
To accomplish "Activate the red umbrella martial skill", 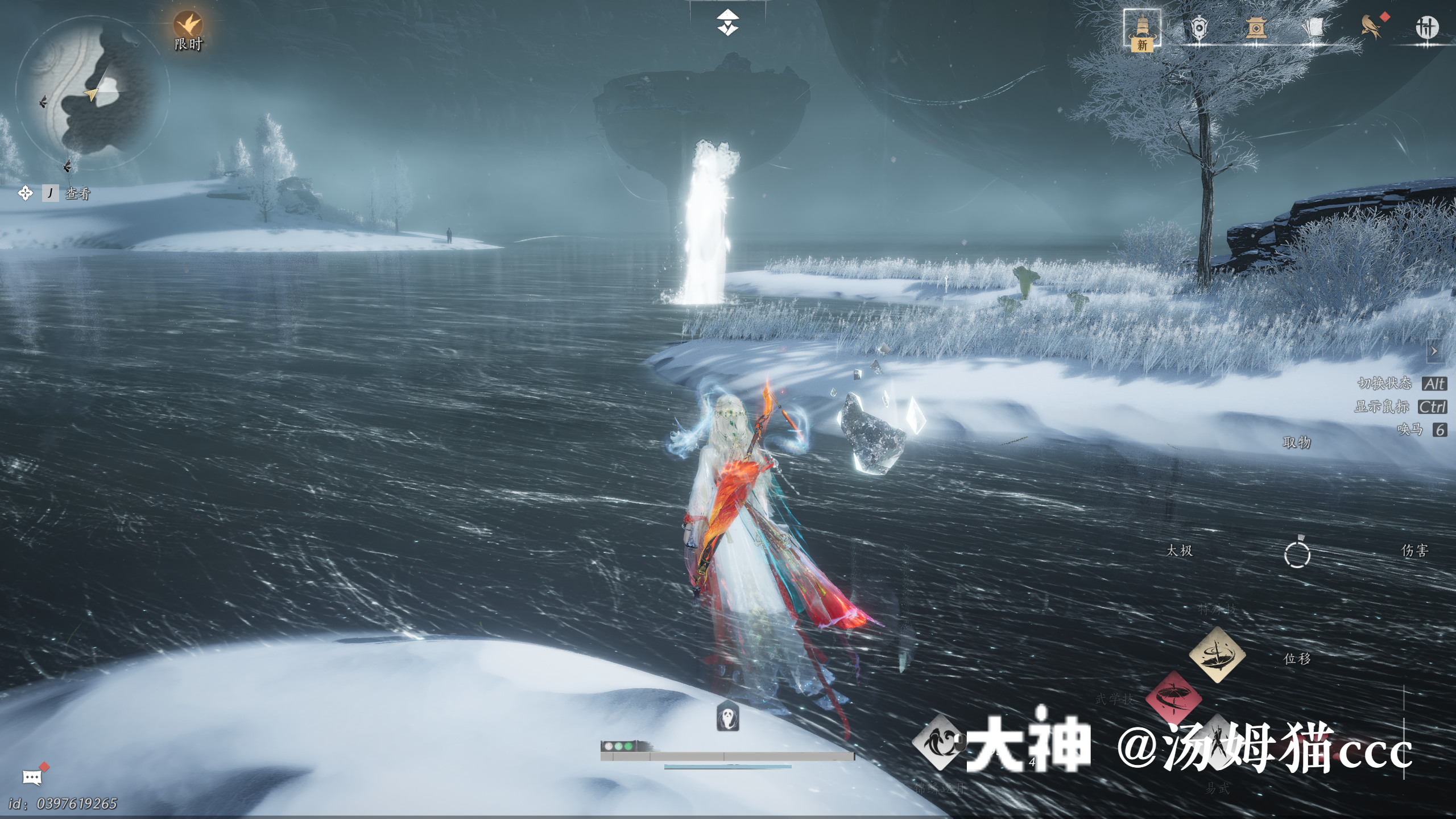I will pos(1173,698).
